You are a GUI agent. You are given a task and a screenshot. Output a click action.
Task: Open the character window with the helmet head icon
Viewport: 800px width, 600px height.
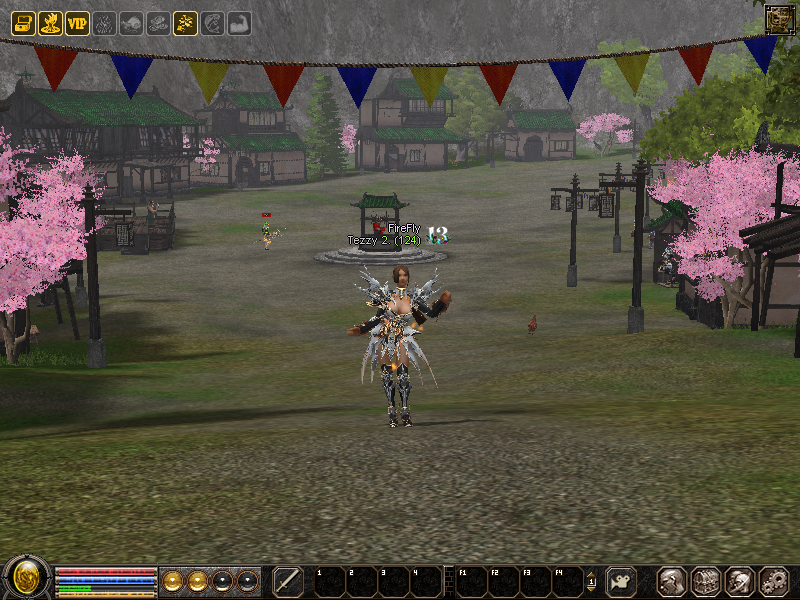671,581
